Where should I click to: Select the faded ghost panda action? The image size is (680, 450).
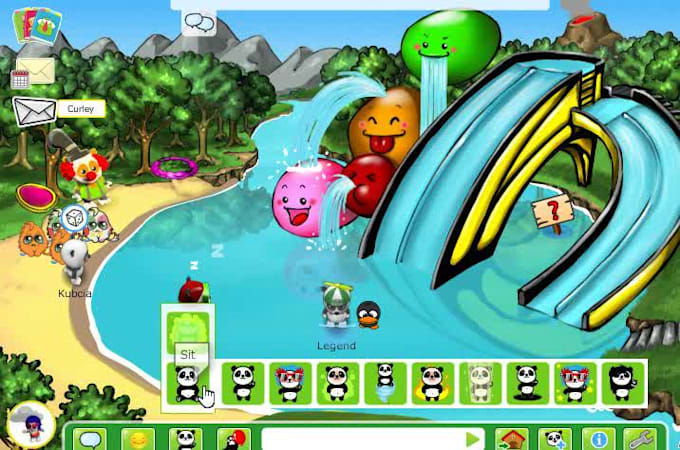pyautogui.click(x=480, y=382)
